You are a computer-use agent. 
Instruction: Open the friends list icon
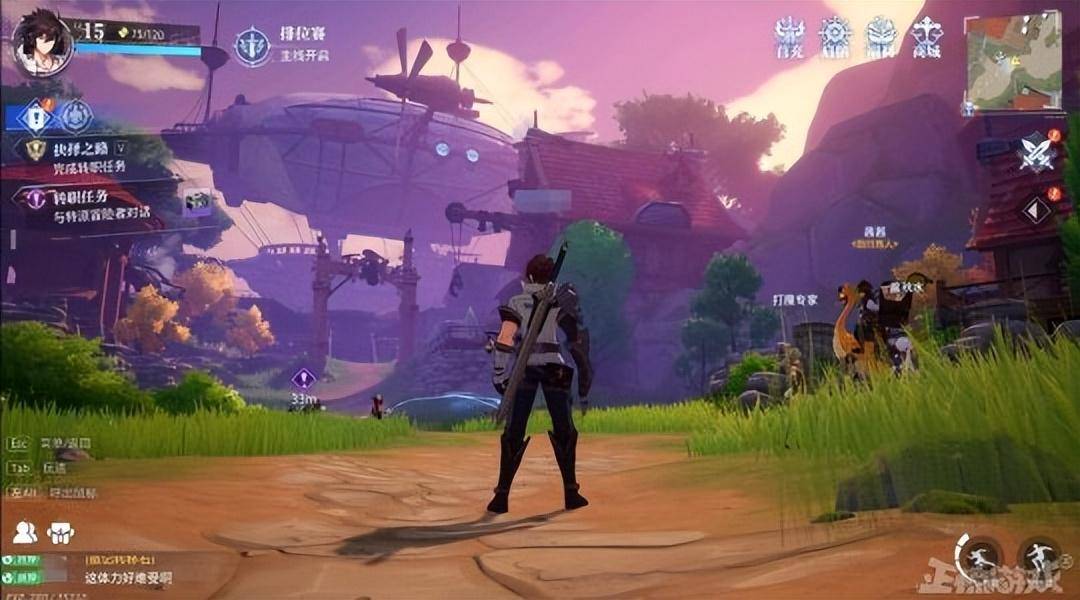point(25,533)
